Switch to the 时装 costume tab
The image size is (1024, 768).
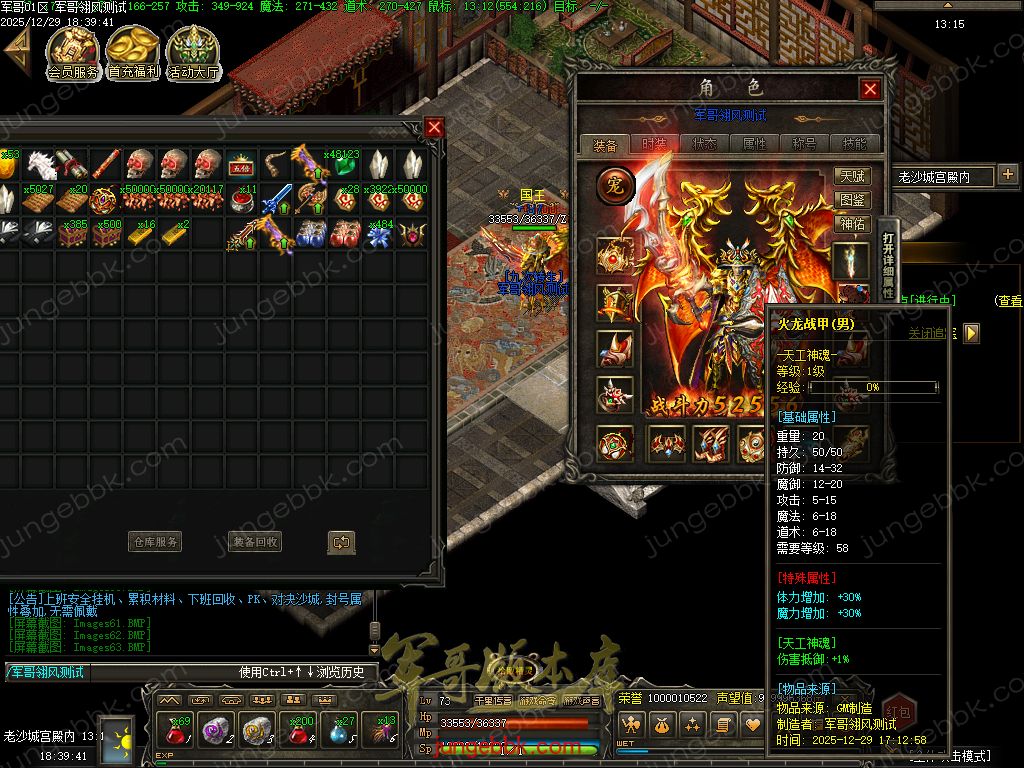[655, 144]
